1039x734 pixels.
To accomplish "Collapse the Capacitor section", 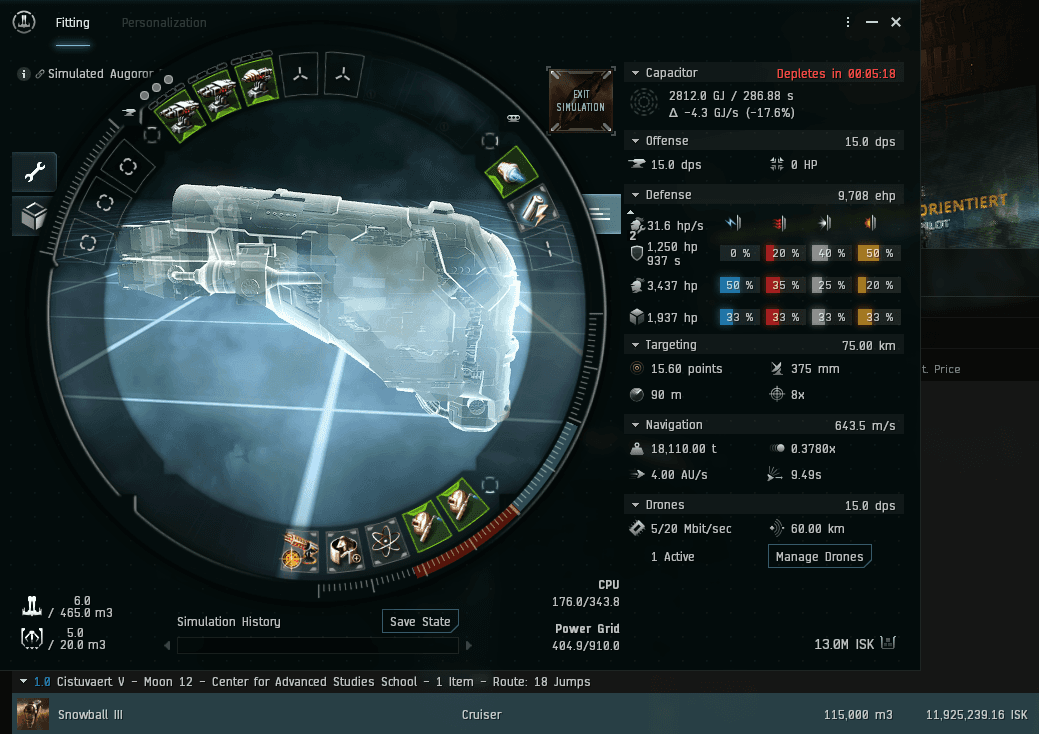I will coord(634,73).
